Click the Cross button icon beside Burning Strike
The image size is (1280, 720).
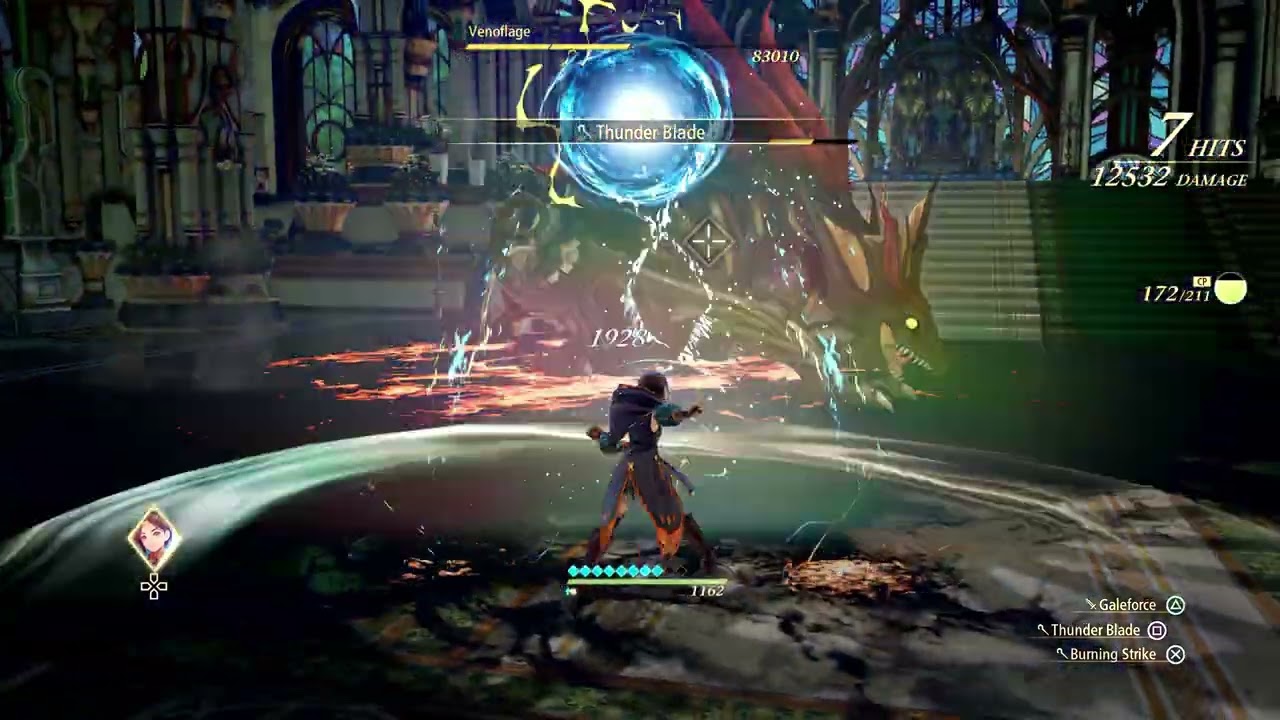pyautogui.click(x=1176, y=654)
